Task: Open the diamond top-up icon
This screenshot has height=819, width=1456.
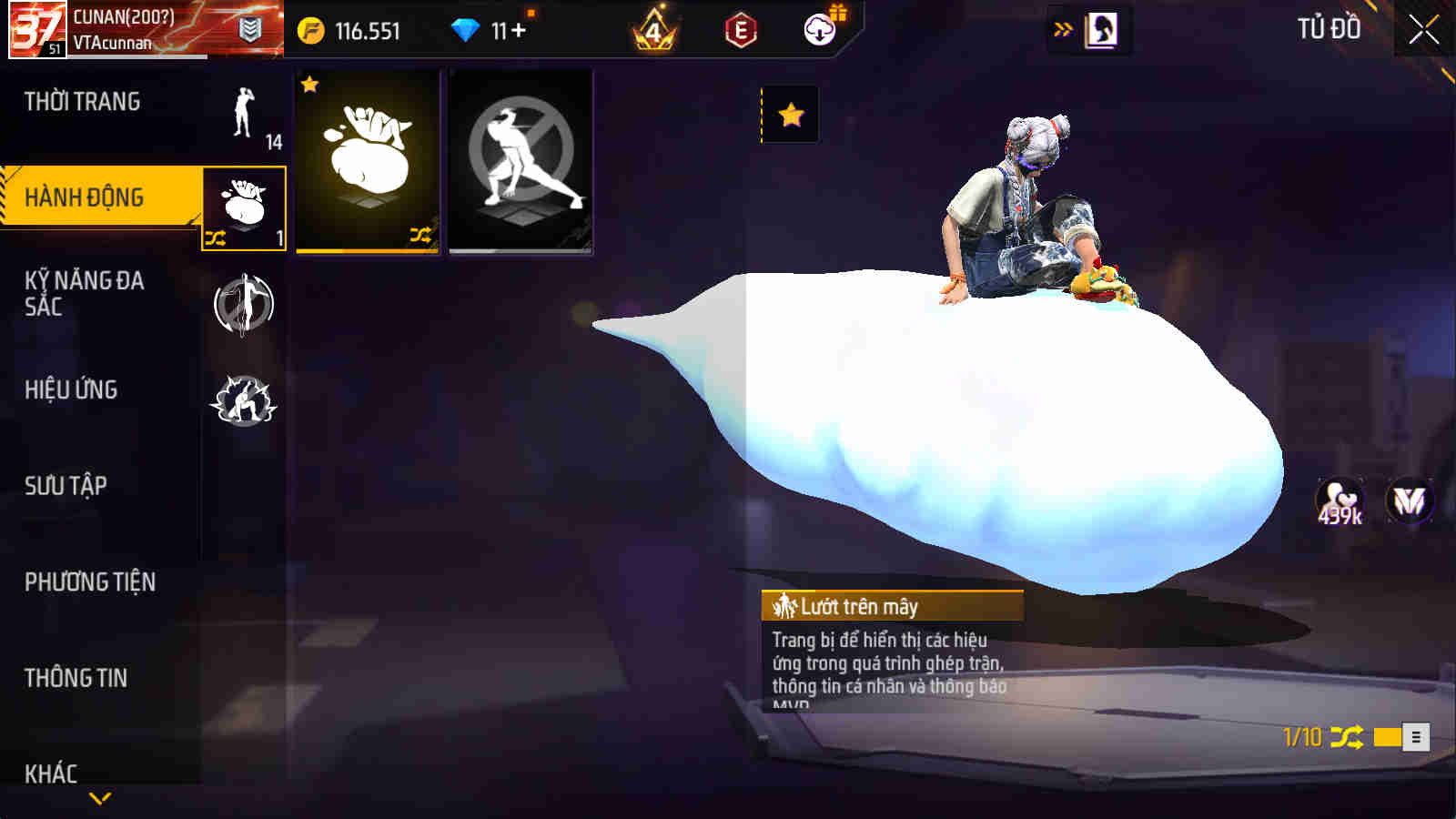Action: (466, 28)
